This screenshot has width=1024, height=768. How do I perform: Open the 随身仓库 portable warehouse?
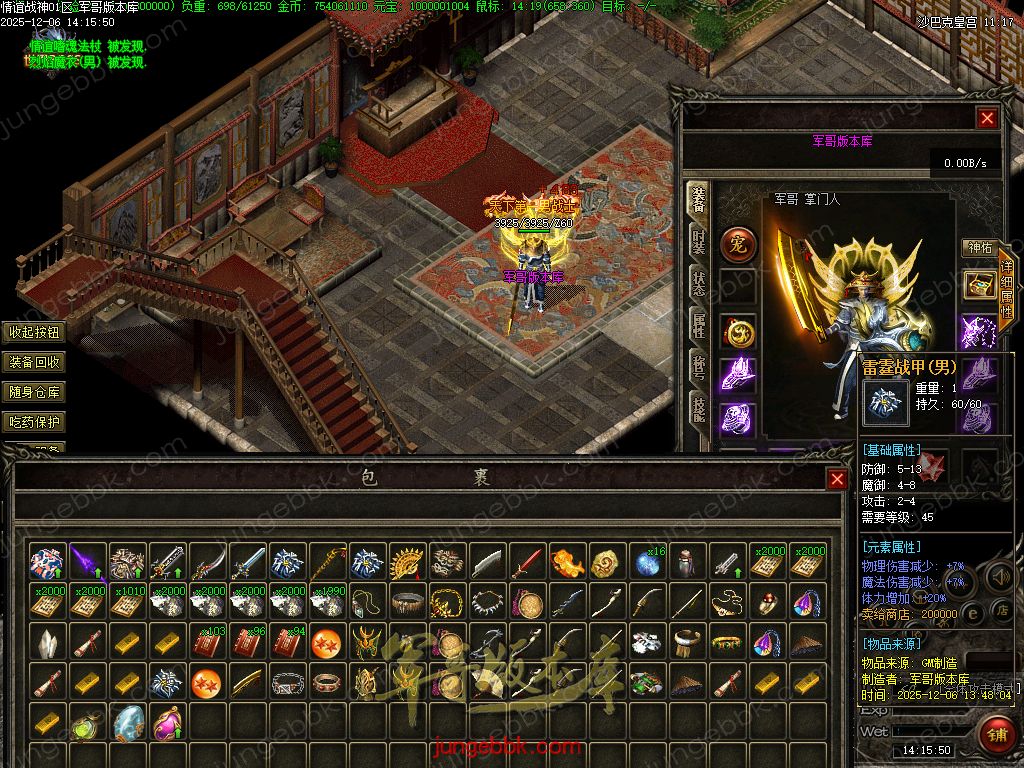pos(34,392)
